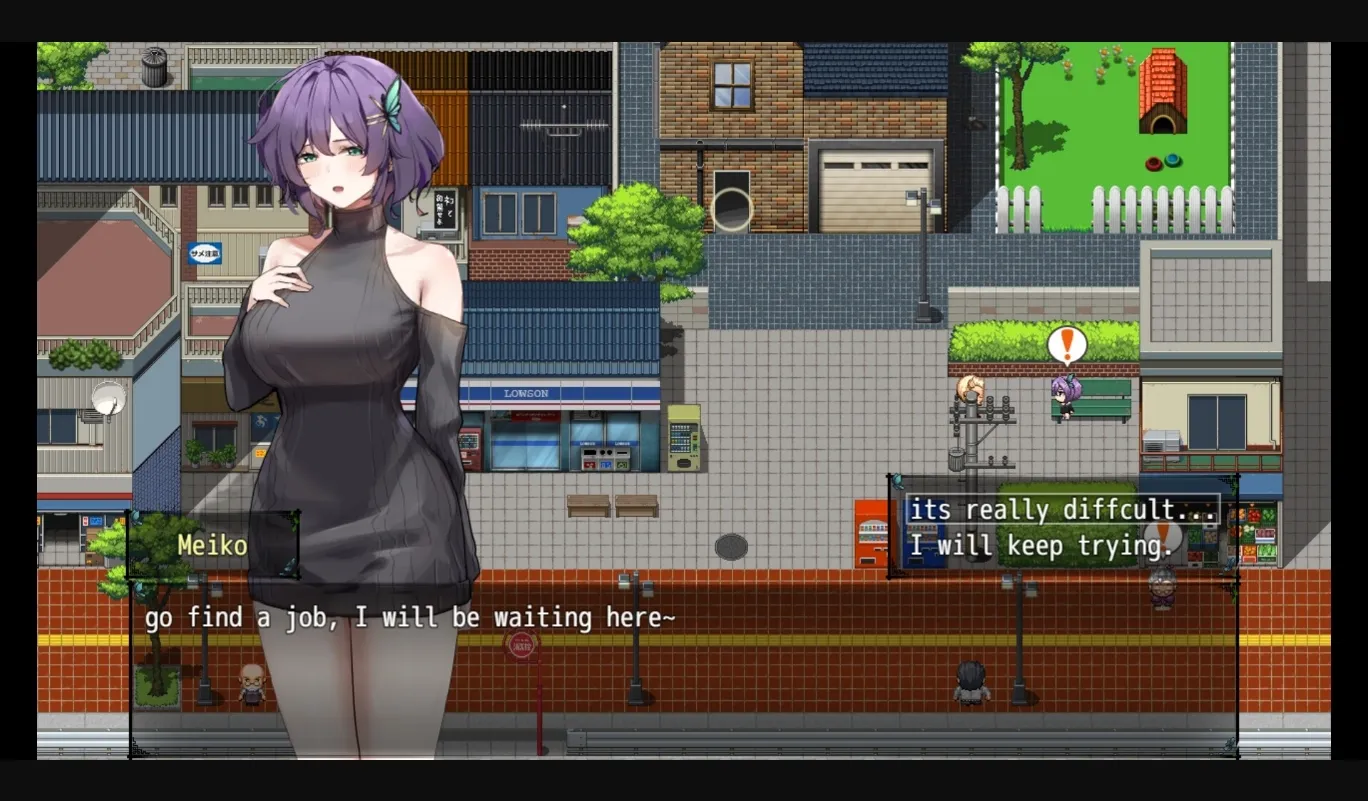Click the exclamation balloon above the bench NPC
1368x801 pixels.
(1065, 345)
